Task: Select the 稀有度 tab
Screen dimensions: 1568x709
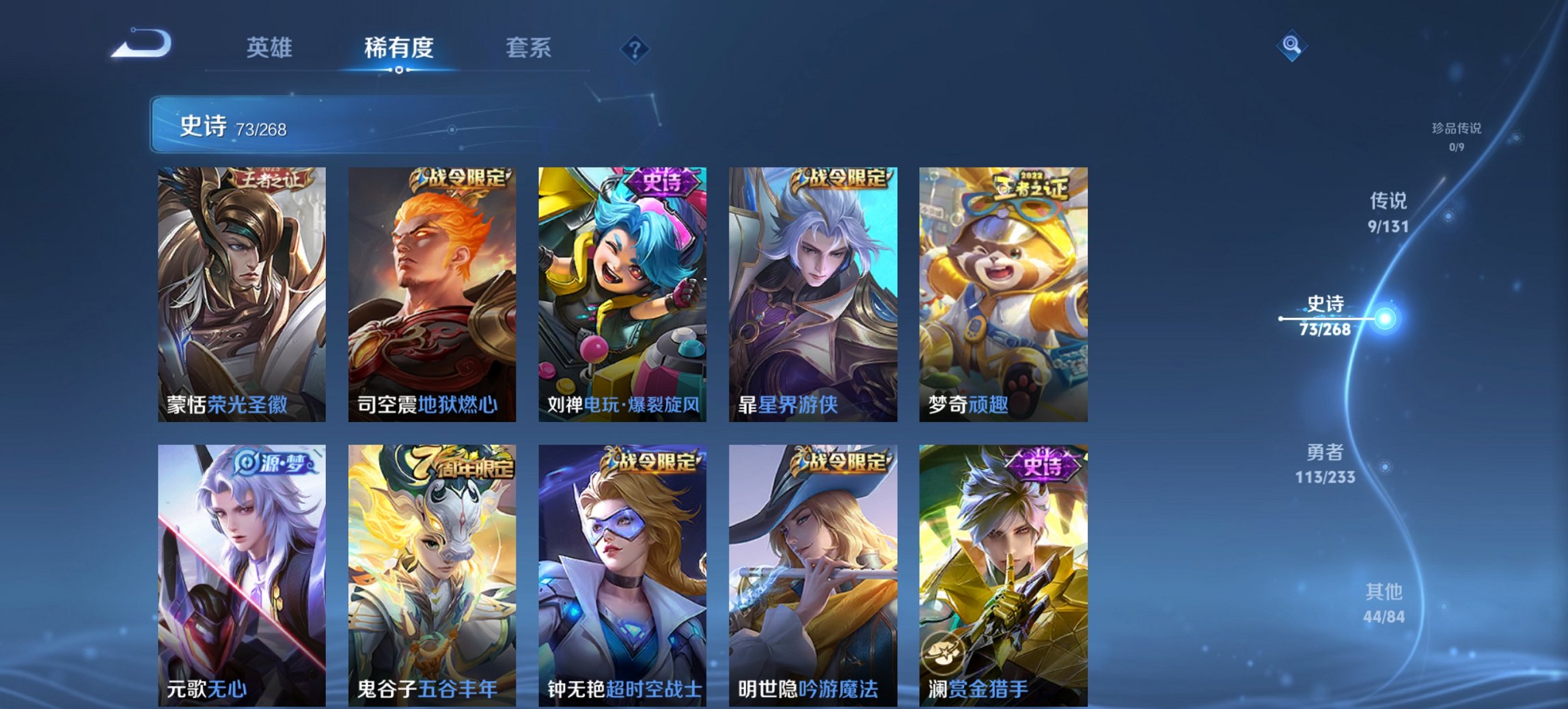Action: pyautogui.click(x=398, y=48)
